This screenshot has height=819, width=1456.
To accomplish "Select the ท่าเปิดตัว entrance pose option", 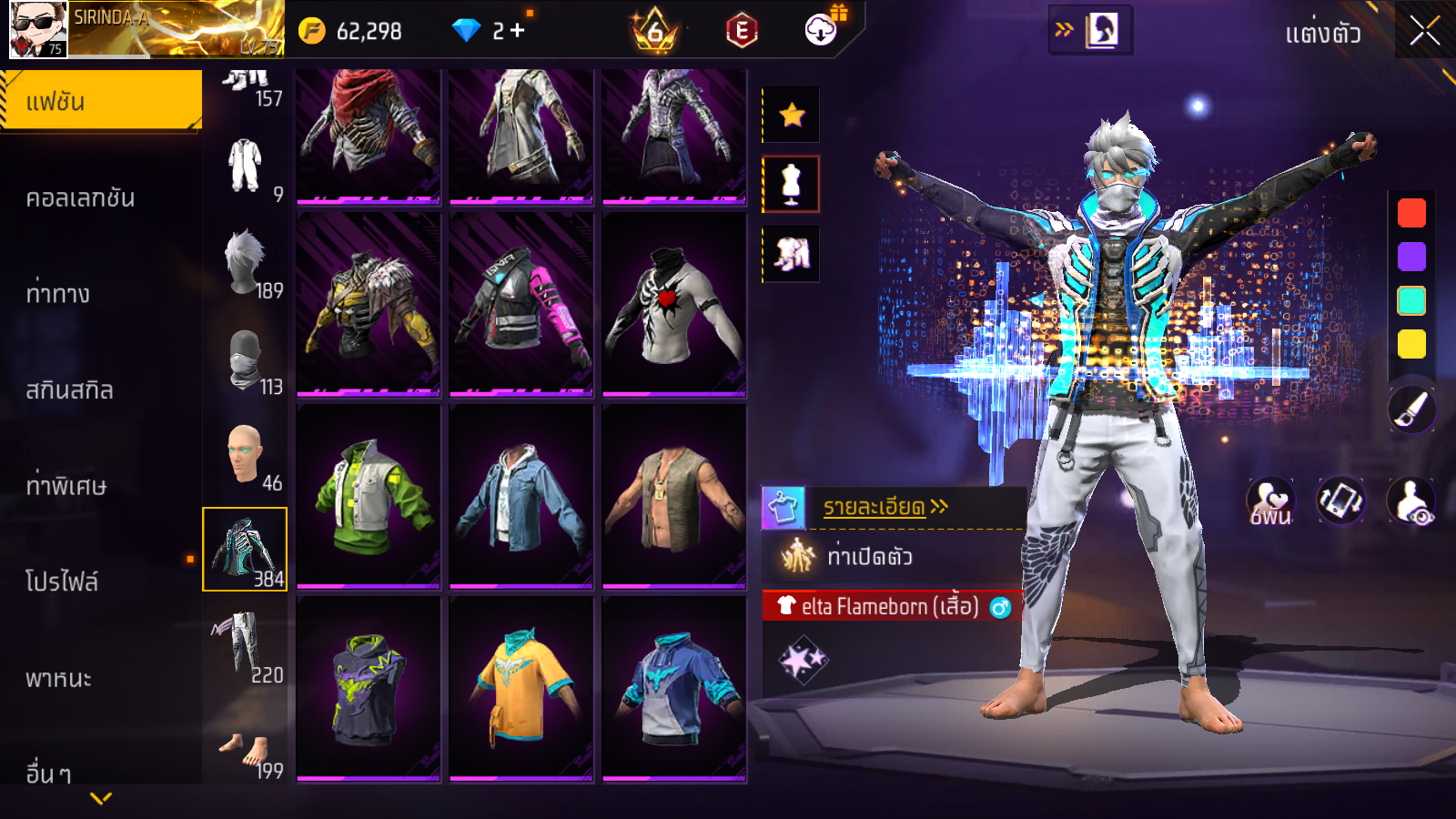I will (869, 556).
